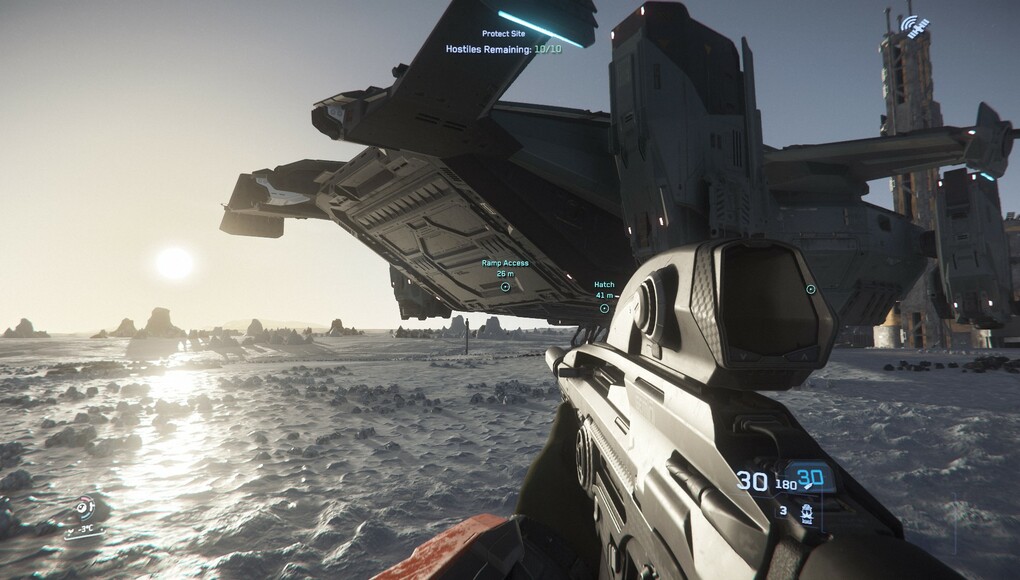Image resolution: width=1020 pixels, height=580 pixels.
Task: Click the satellite comms signal icon
Action: [913, 25]
